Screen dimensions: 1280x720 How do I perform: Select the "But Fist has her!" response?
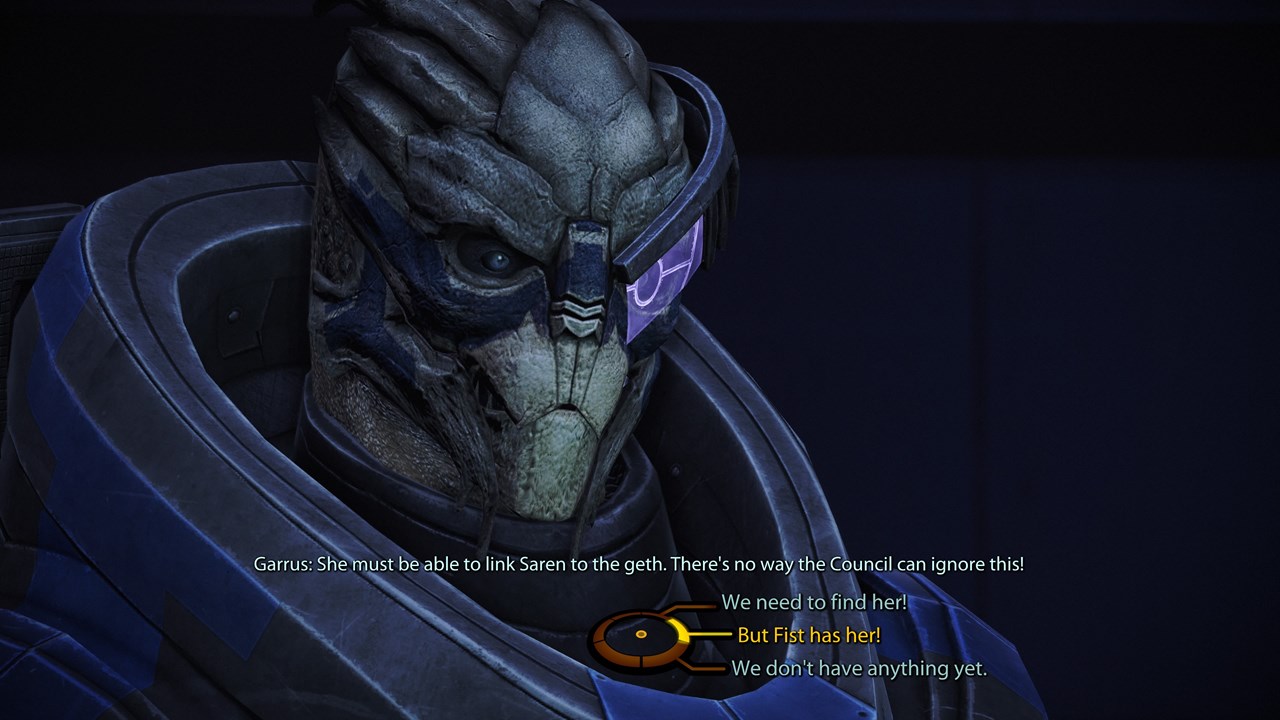tap(808, 635)
